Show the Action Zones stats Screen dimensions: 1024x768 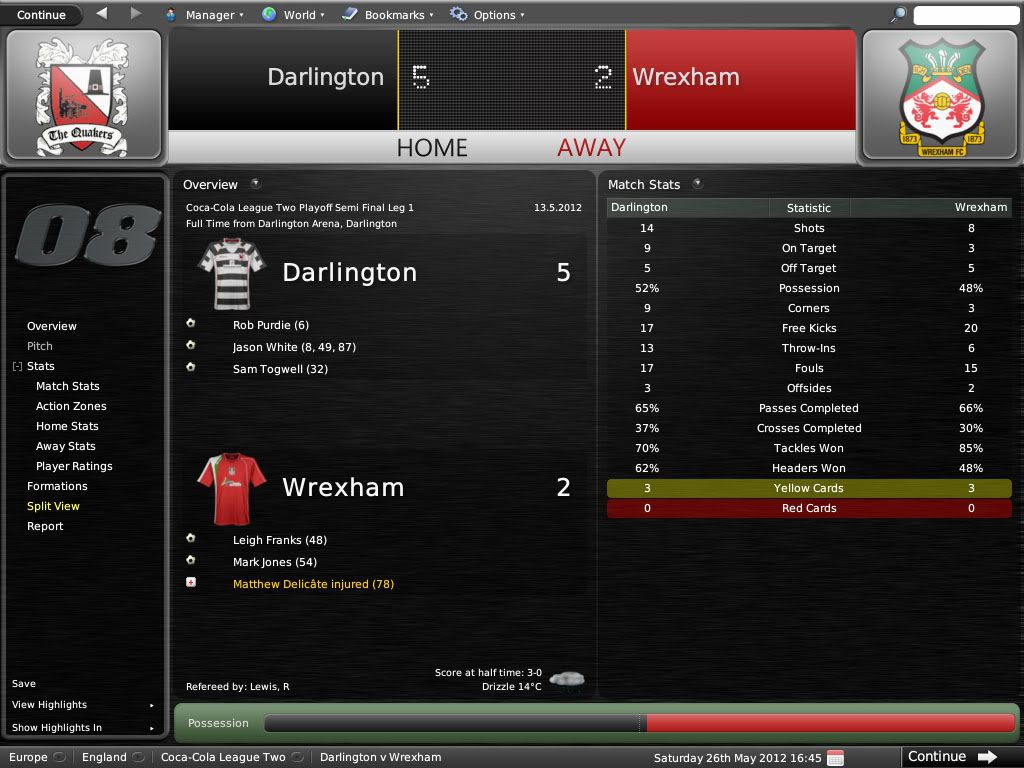tap(71, 406)
